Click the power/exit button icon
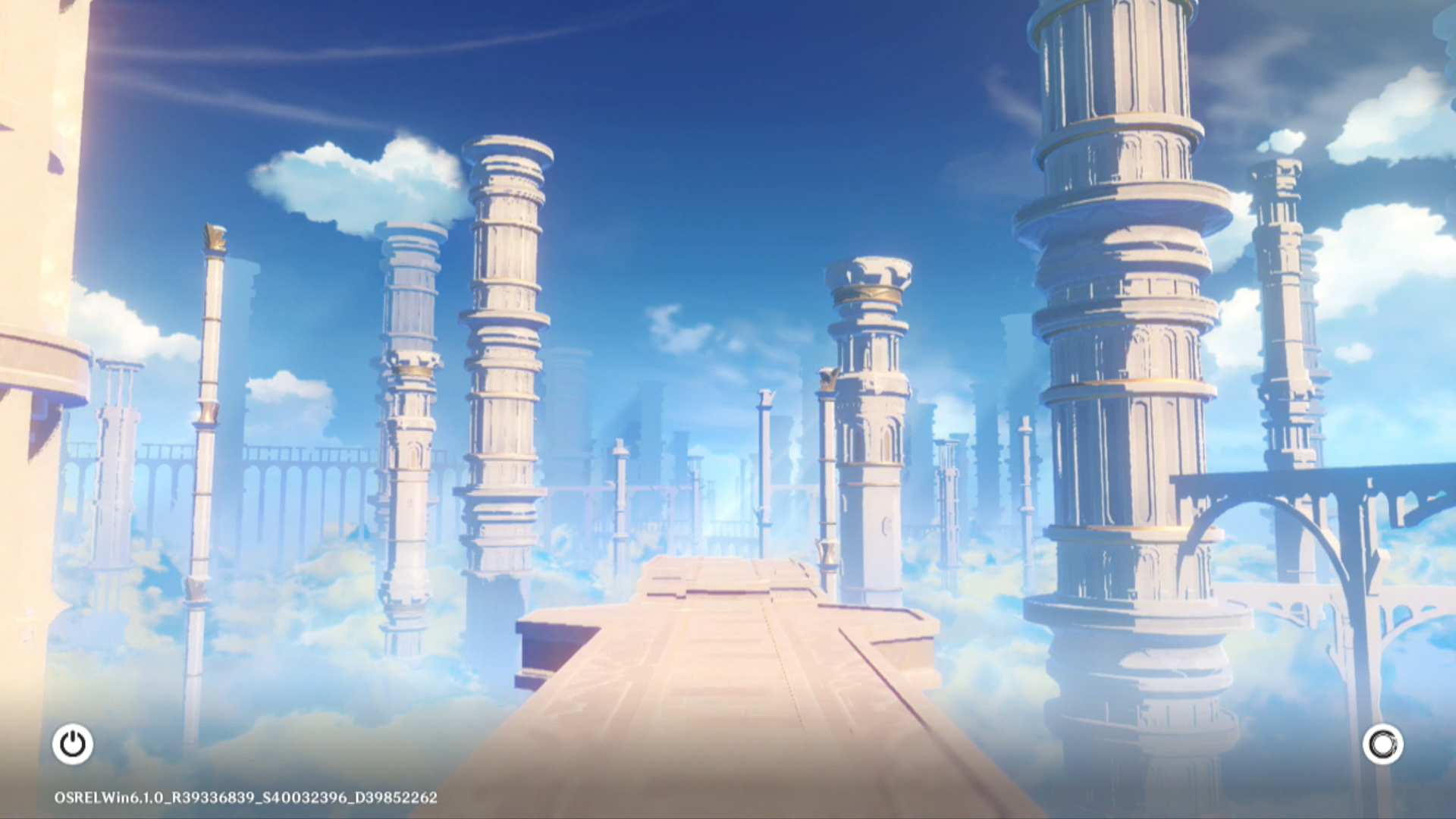This screenshot has height=819, width=1456. (73, 744)
